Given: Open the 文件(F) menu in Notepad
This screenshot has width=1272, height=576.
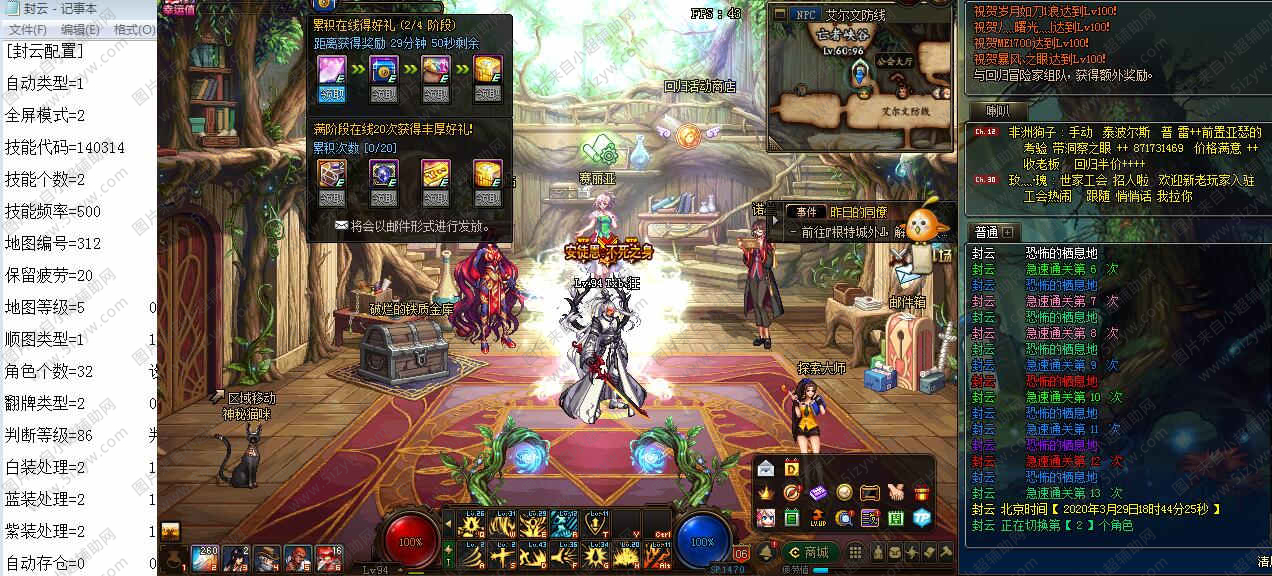Looking at the screenshot, I should pos(27,30).
